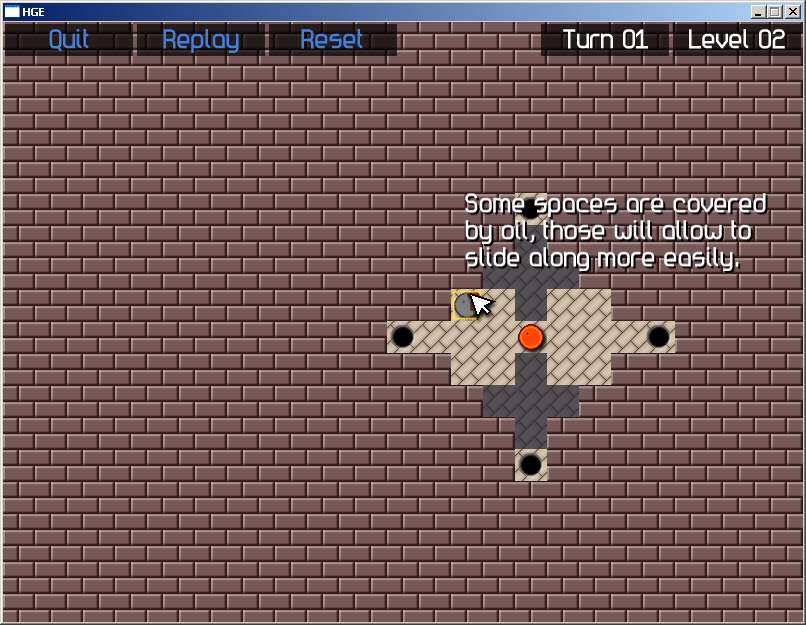Close the HGE window
The height and width of the screenshot is (625, 806).
point(792,12)
